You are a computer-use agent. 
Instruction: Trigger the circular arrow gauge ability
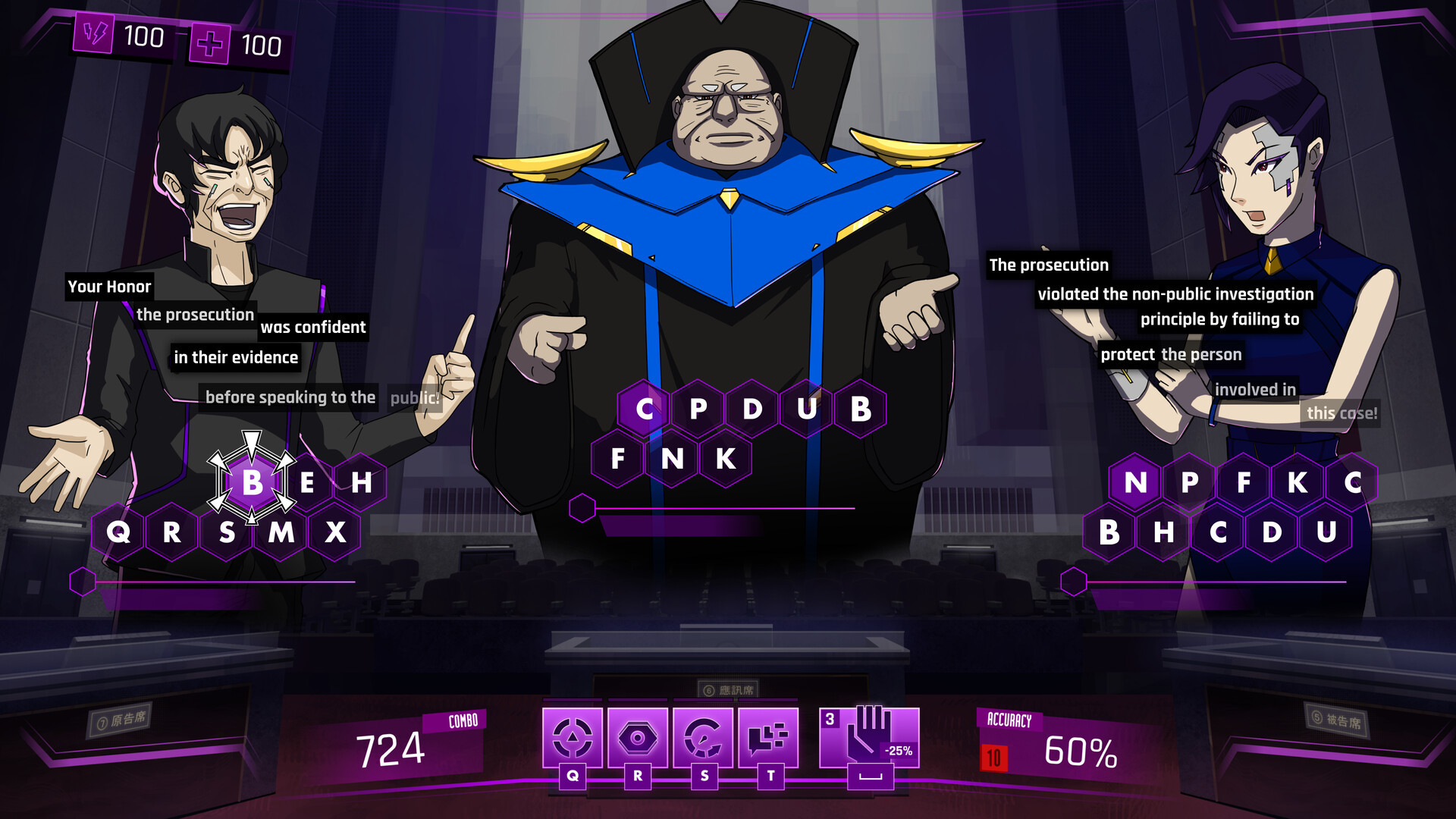pyautogui.click(x=703, y=738)
